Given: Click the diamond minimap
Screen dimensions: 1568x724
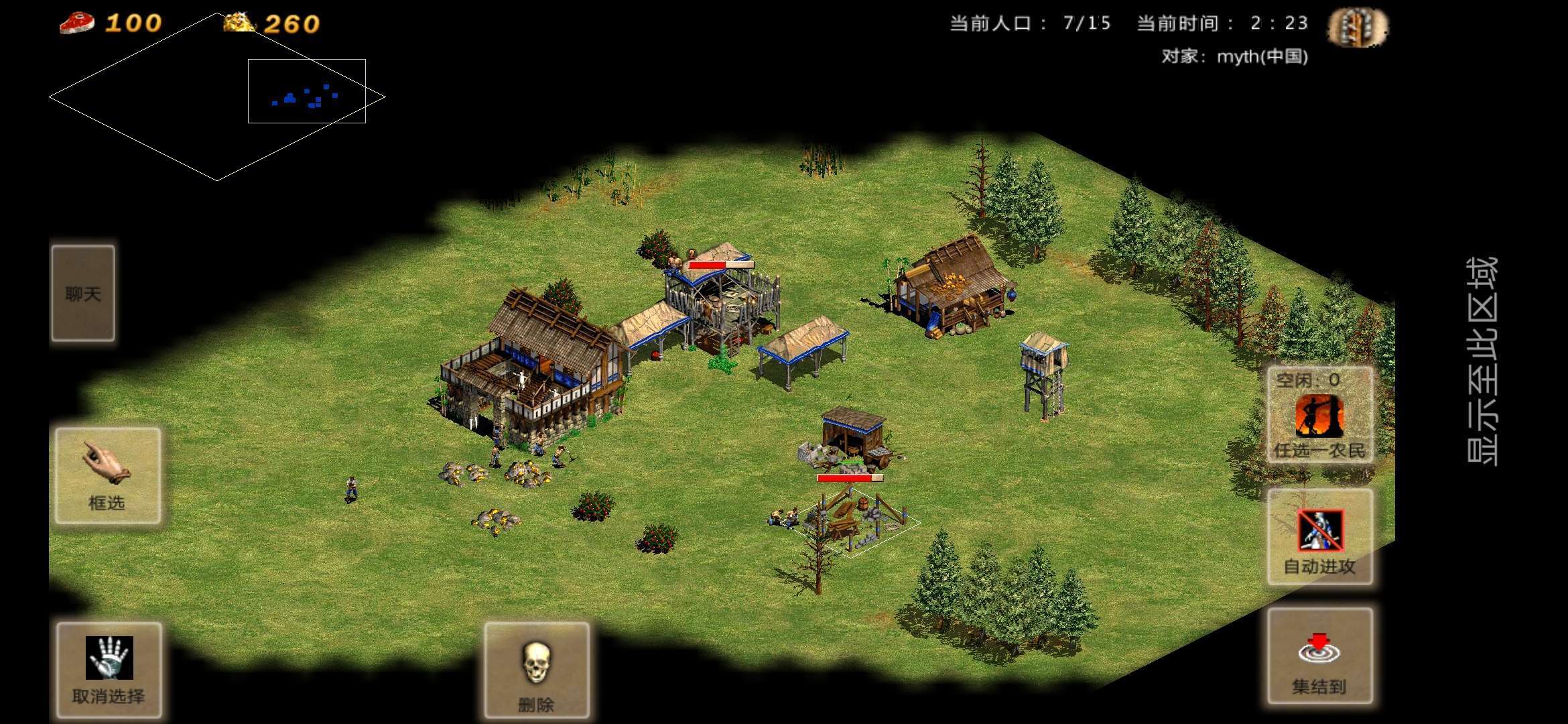Looking at the screenshot, I should pyautogui.click(x=216, y=97).
